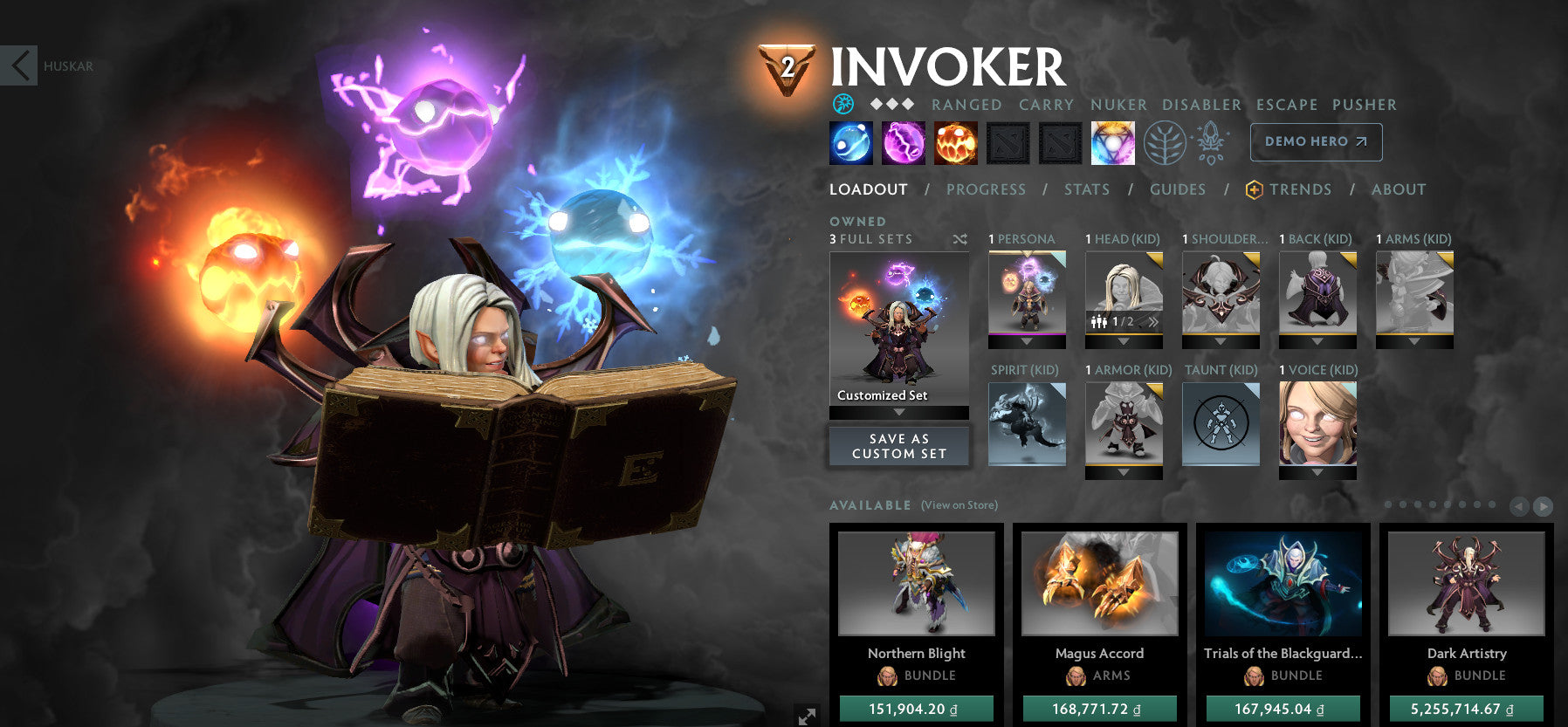Click SAVE AS CUSTOM SET
This screenshot has width=1568, height=727.
(898, 446)
